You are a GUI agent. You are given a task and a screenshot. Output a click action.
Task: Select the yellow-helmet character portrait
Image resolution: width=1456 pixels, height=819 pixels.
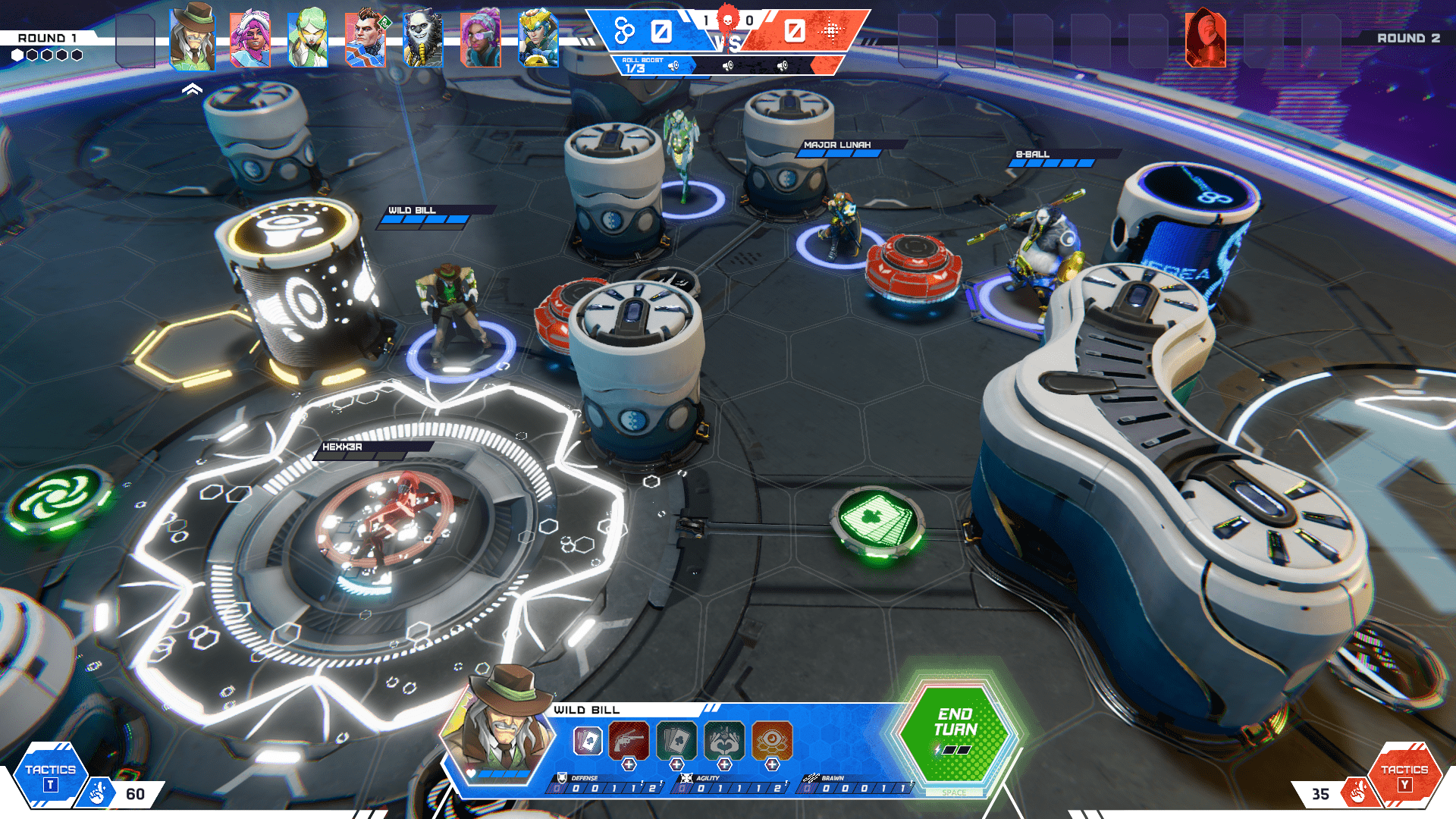click(538, 39)
